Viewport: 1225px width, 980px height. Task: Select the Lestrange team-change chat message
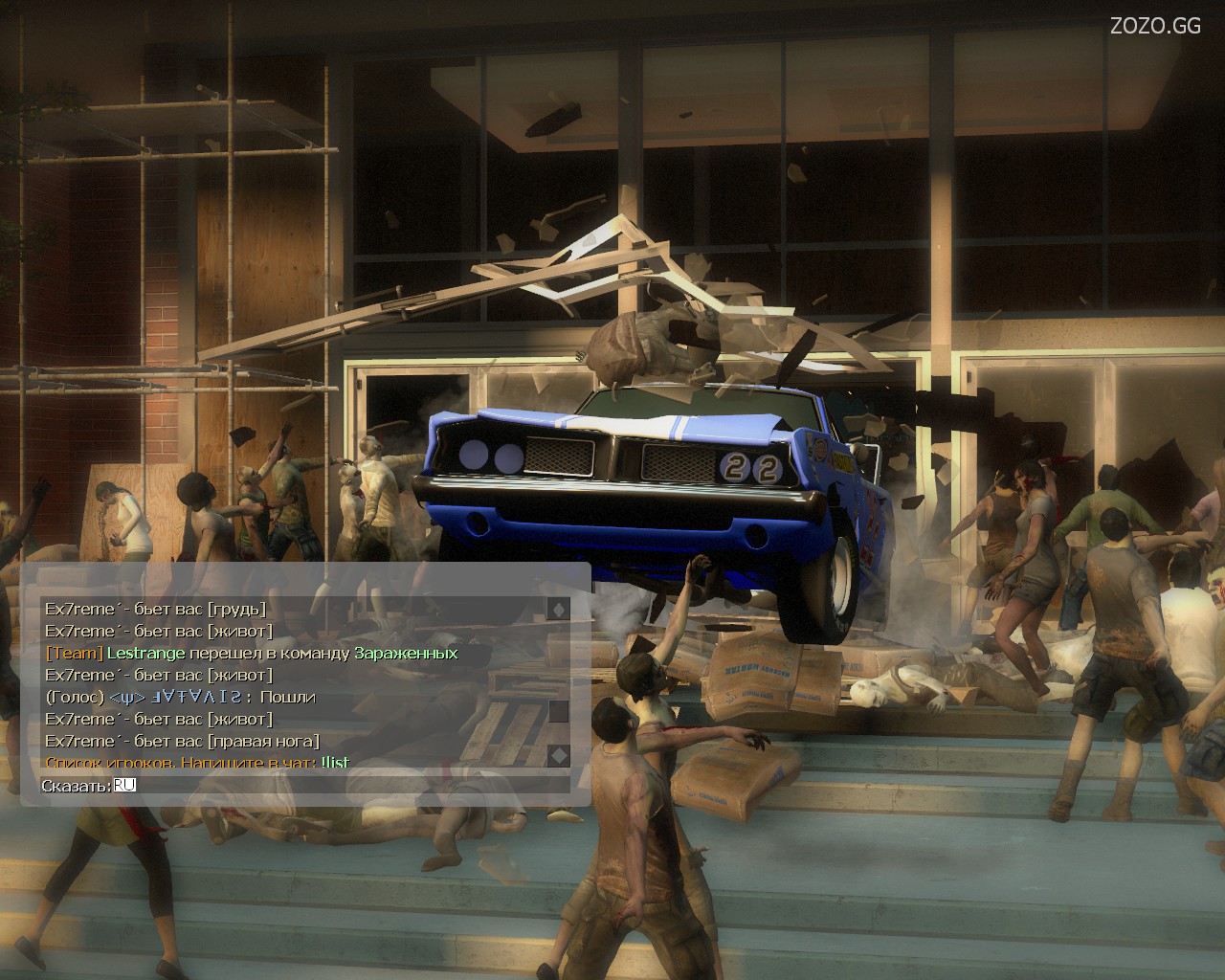coord(252,654)
